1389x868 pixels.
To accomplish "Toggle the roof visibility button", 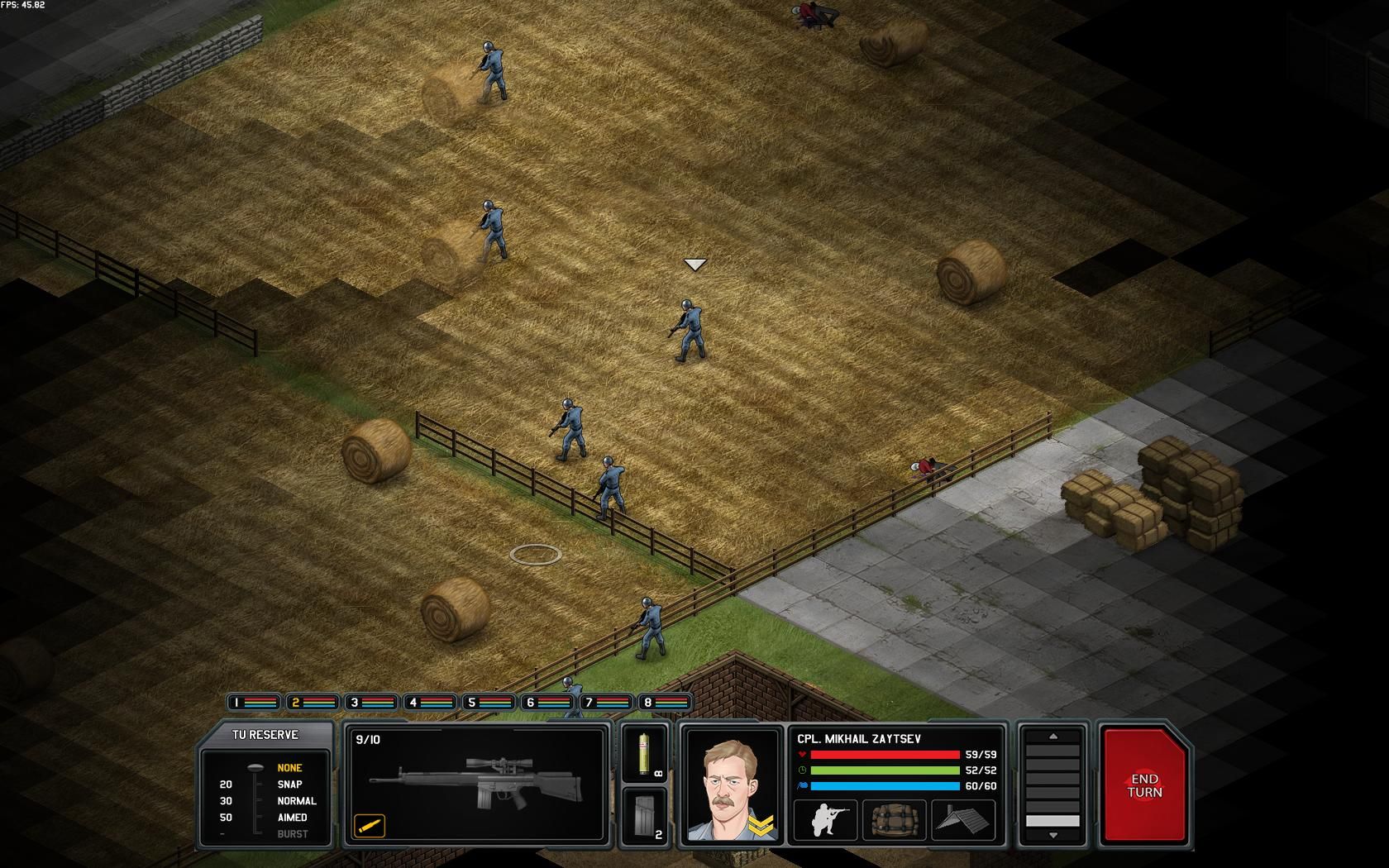I will pyautogui.click(x=963, y=820).
